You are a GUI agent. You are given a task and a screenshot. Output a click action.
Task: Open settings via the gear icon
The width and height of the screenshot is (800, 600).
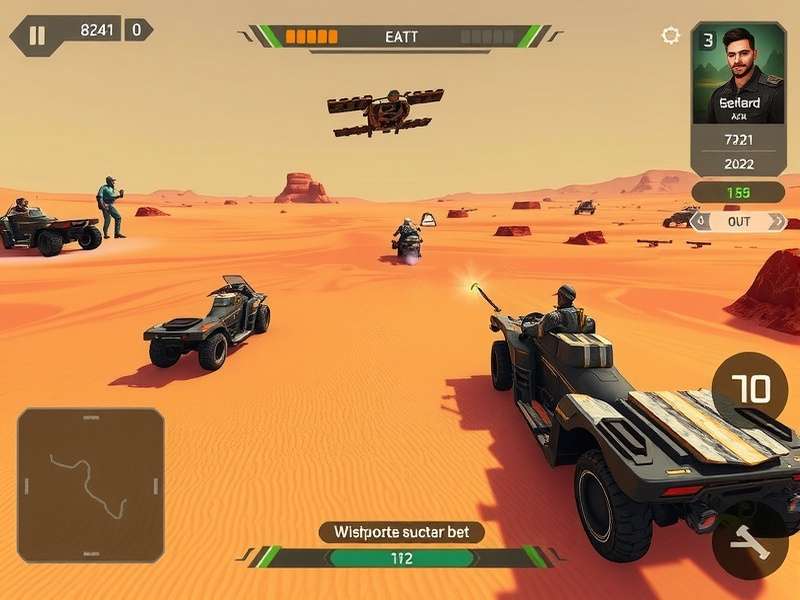tap(670, 36)
